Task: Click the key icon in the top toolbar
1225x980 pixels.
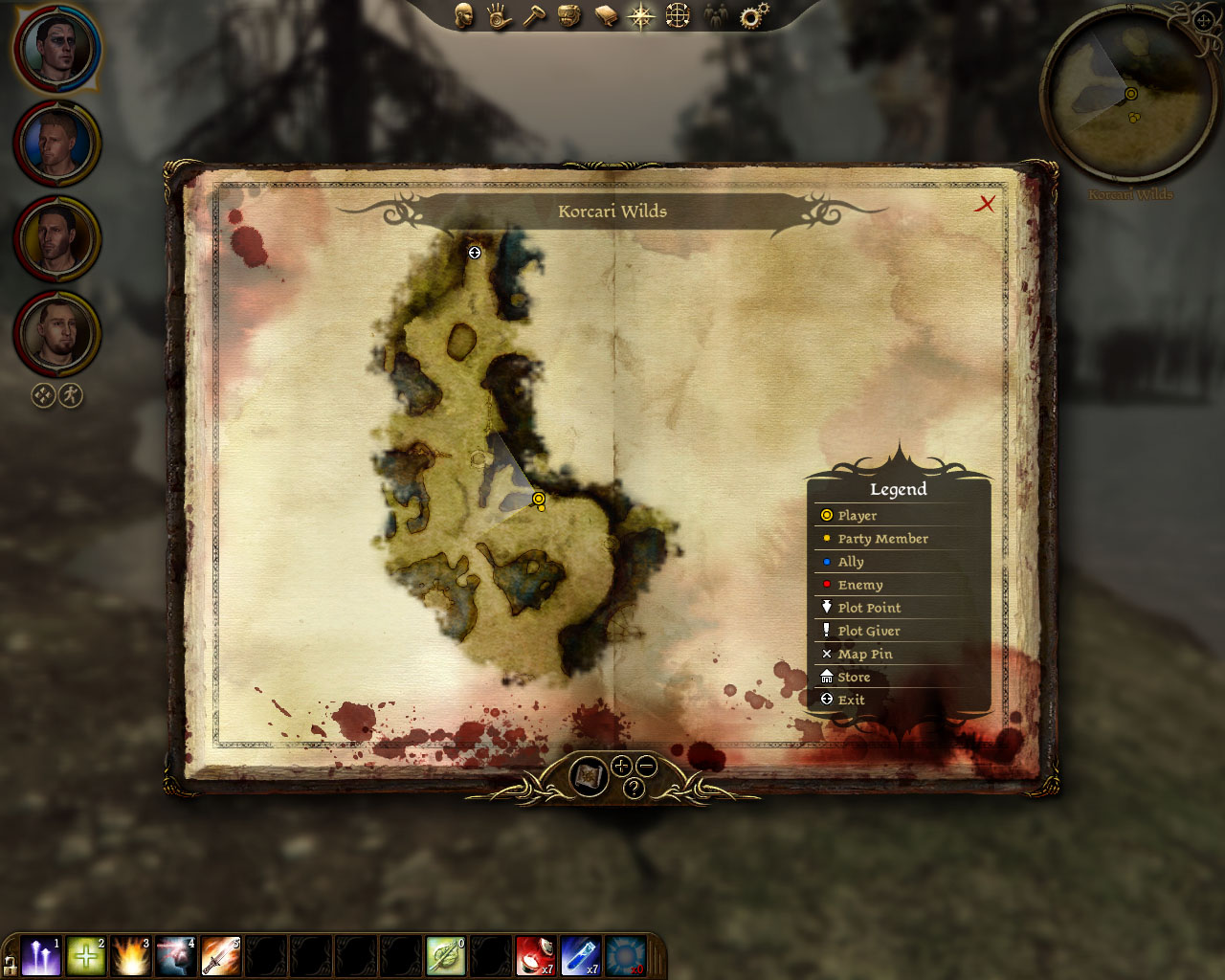Action: point(534,16)
